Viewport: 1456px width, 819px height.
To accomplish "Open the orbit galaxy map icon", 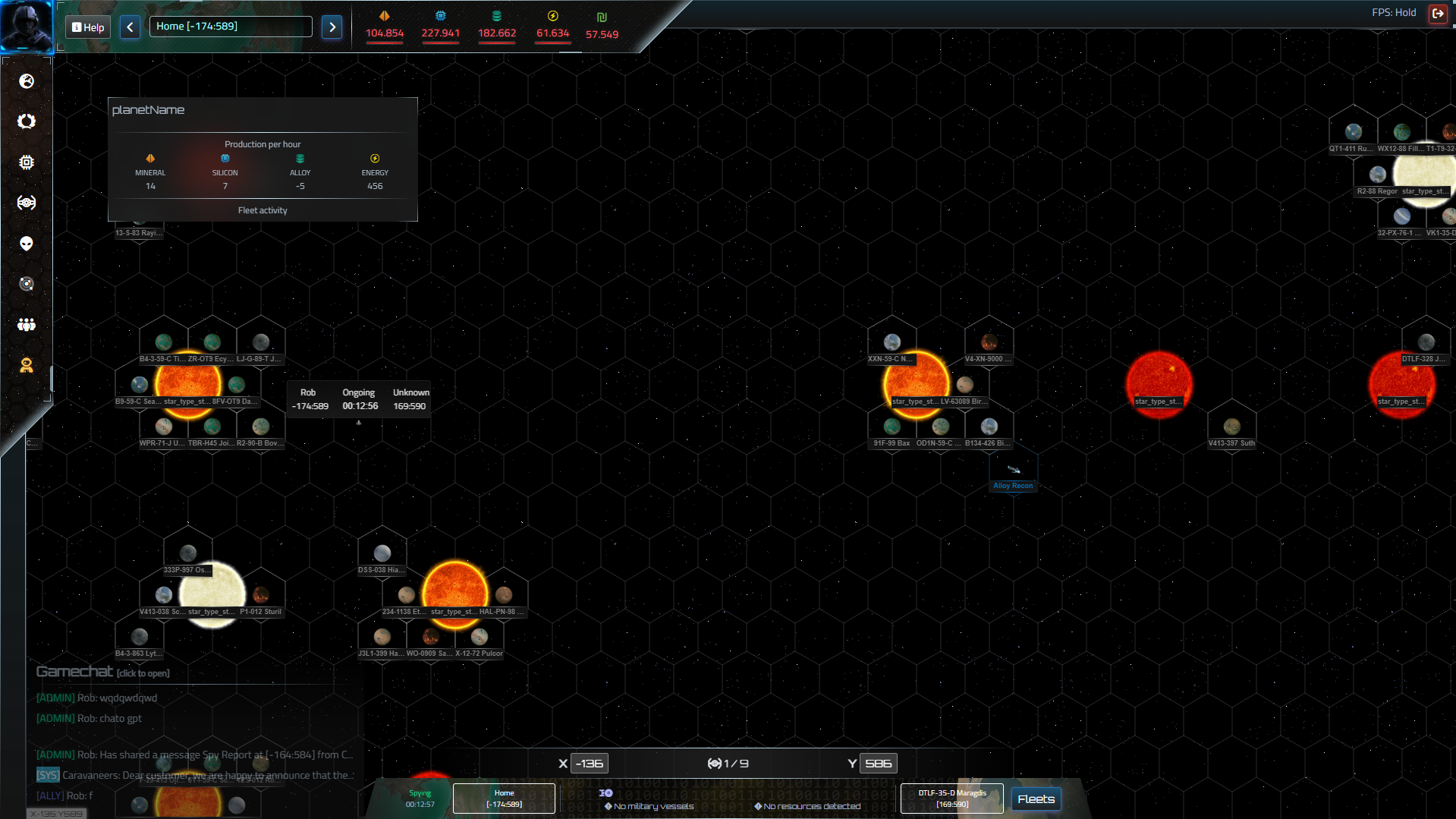I will (27, 284).
